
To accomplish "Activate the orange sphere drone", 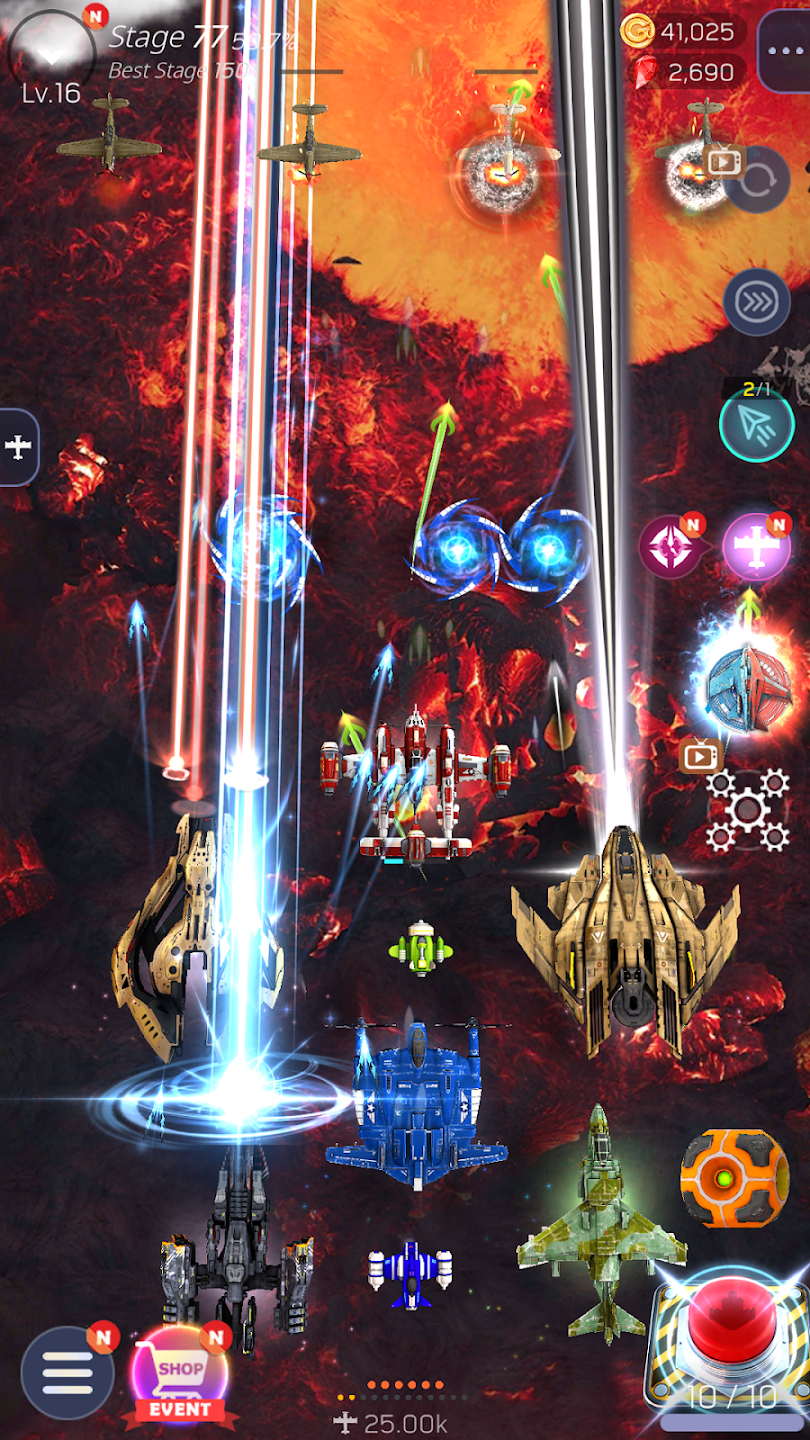I will pyautogui.click(x=734, y=1178).
